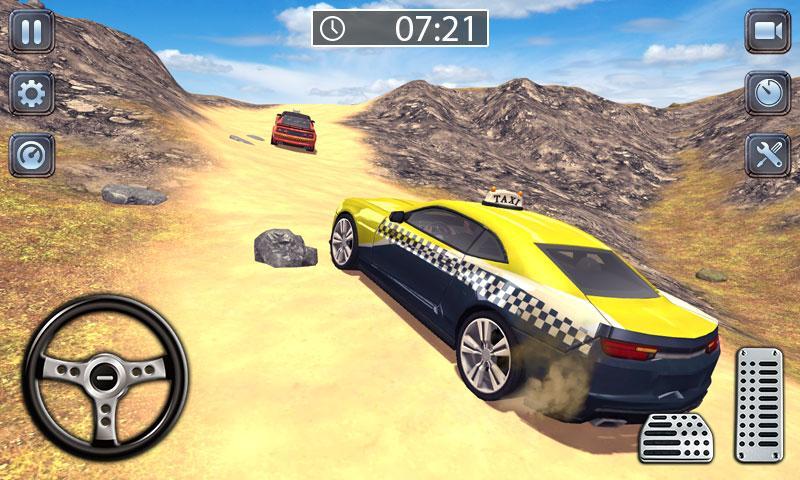Click the stopwatch icon button
This screenshot has width=800, height=480.
[767, 93]
